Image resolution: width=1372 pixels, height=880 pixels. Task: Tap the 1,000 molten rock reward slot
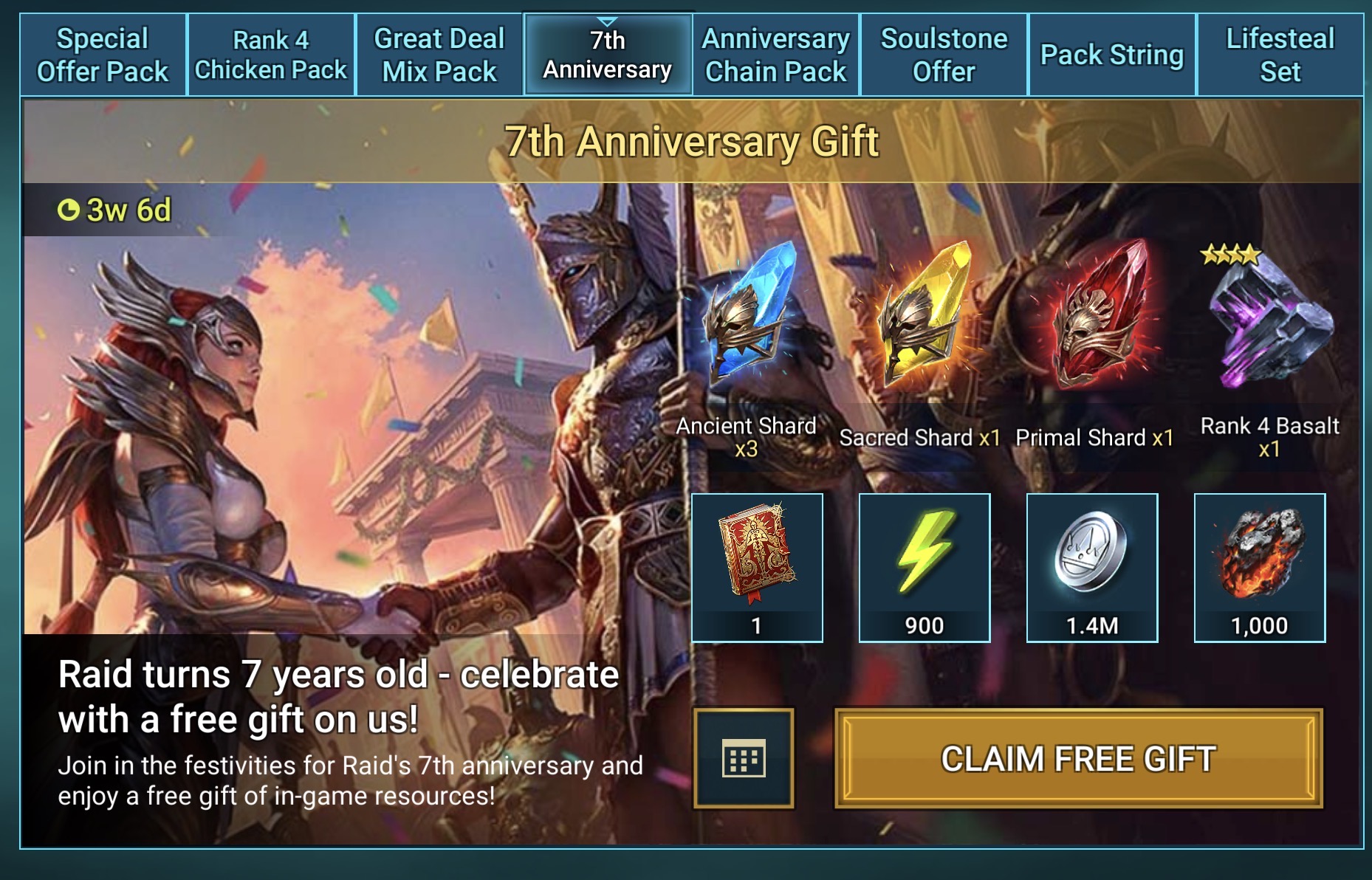coord(1260,567)
